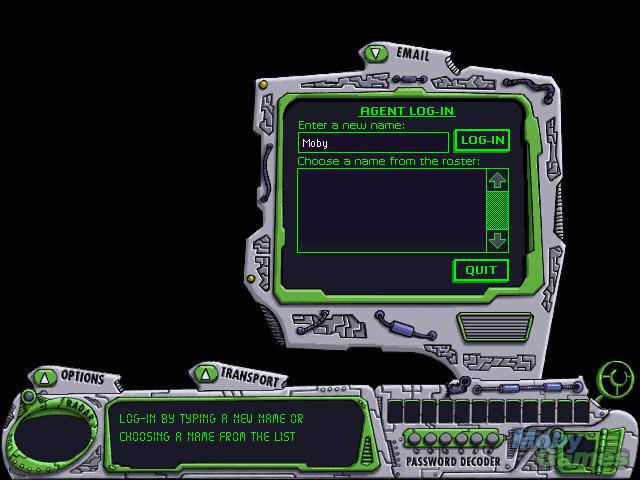Image resolution: width=640 pixels, height=480 pixels.
Task: Click the green crosshair target icon
Action: [614, 380]
